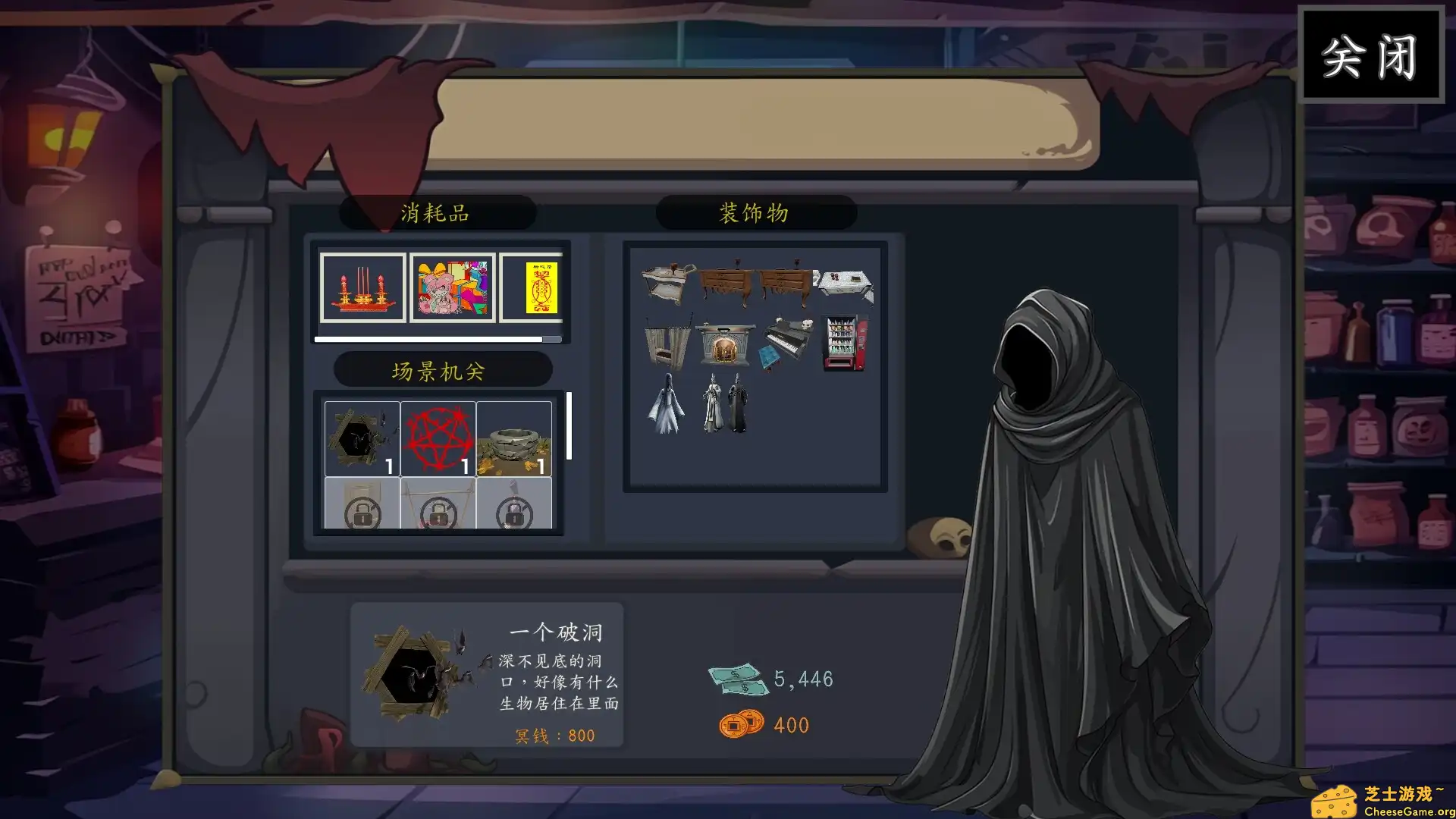Open the 装饰物 decorations section
The width and height of the screenshot is (1456, 819).
(x=756, y=213)
